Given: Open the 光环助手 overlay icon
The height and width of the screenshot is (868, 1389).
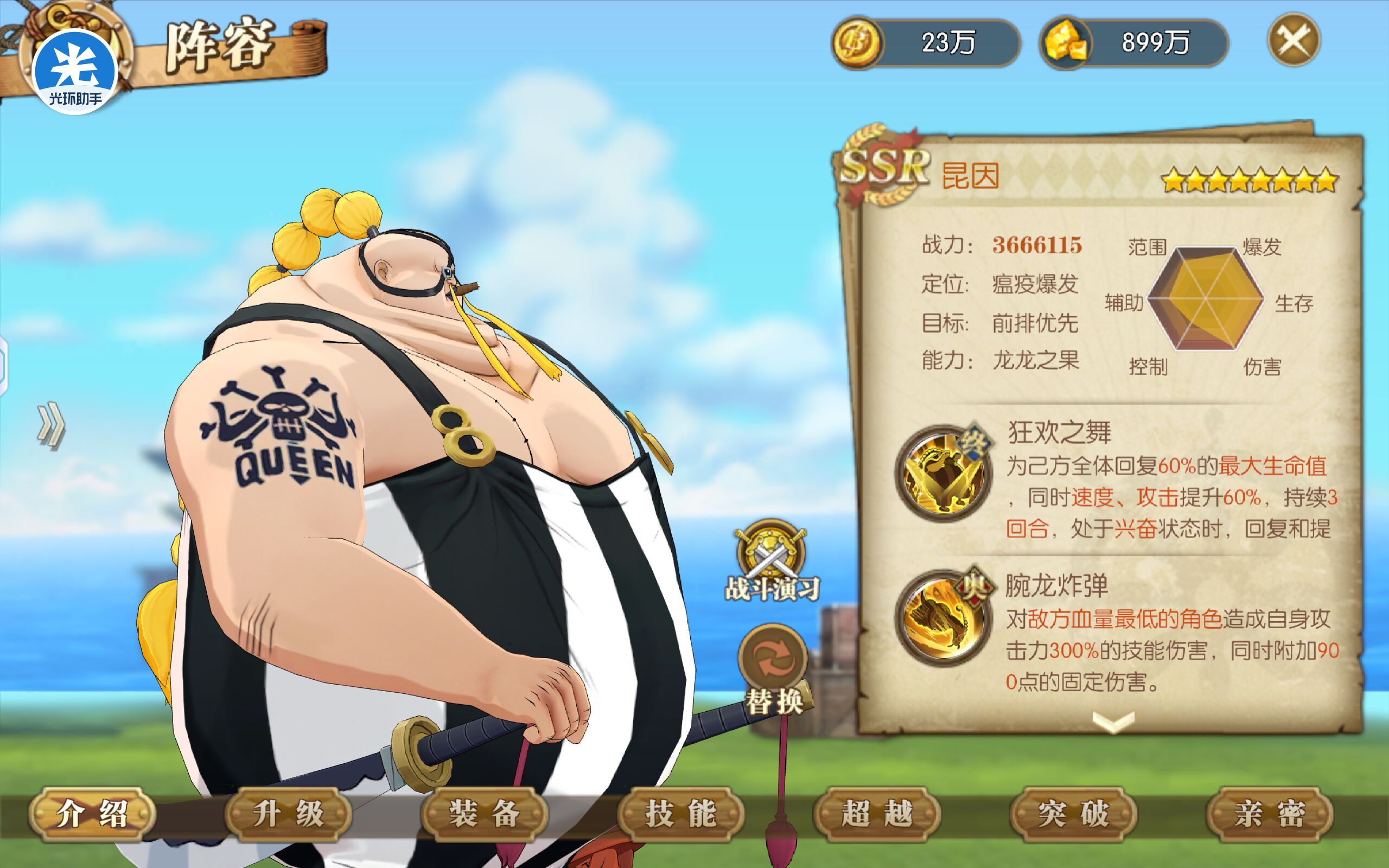Looking at the screenshot, I should tap(75, 72).
